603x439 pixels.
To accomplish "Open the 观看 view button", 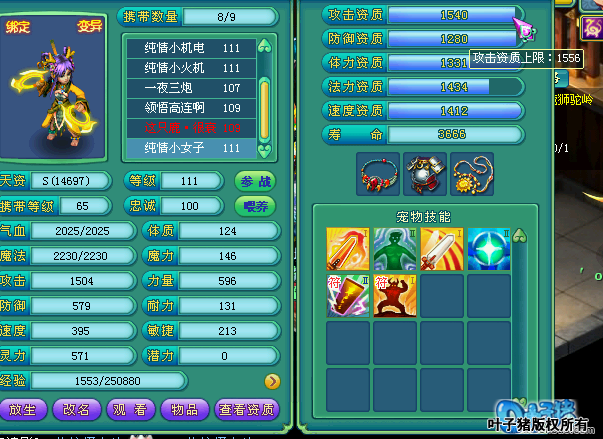I will point(131,409).
